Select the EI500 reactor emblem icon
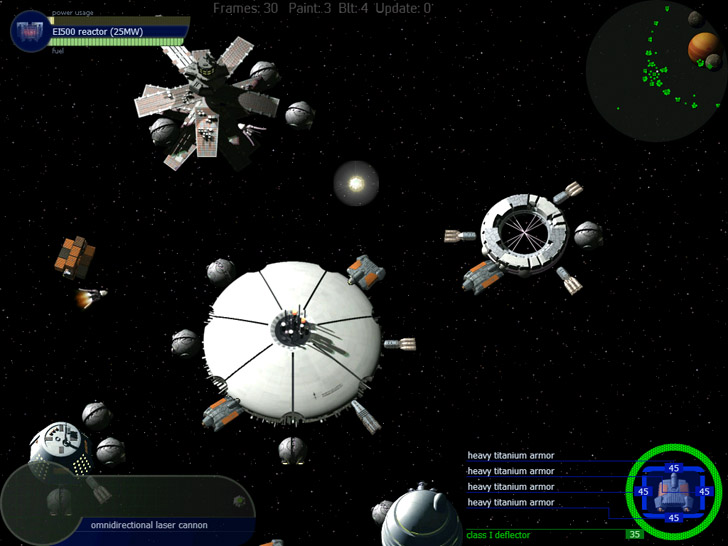This screenshot has height=546, width=728. 28,32
